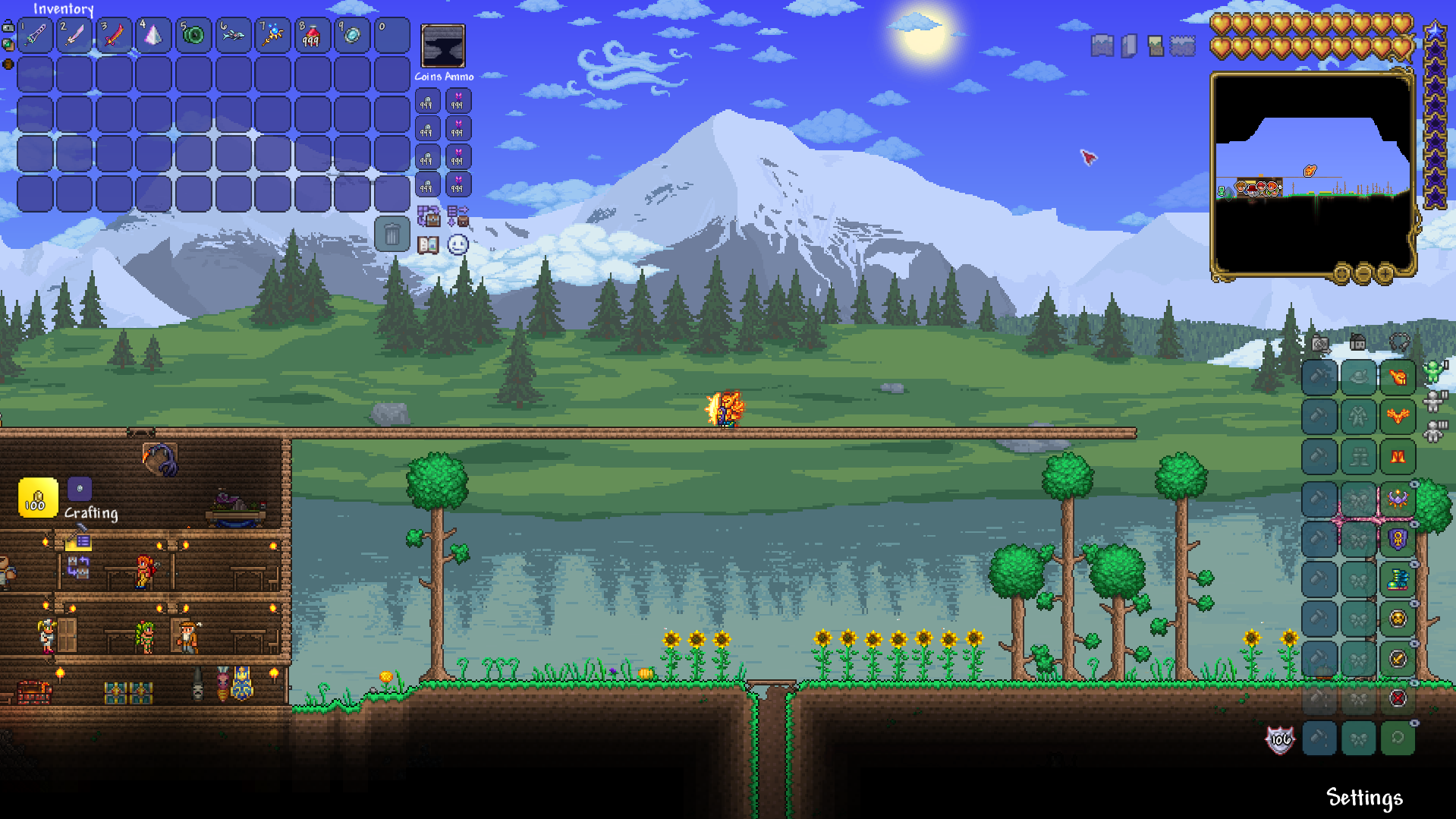The width and height of the screenshot is (1456, 819).
Task: Click the anvil crafting preview
Action: click(443, 46)
